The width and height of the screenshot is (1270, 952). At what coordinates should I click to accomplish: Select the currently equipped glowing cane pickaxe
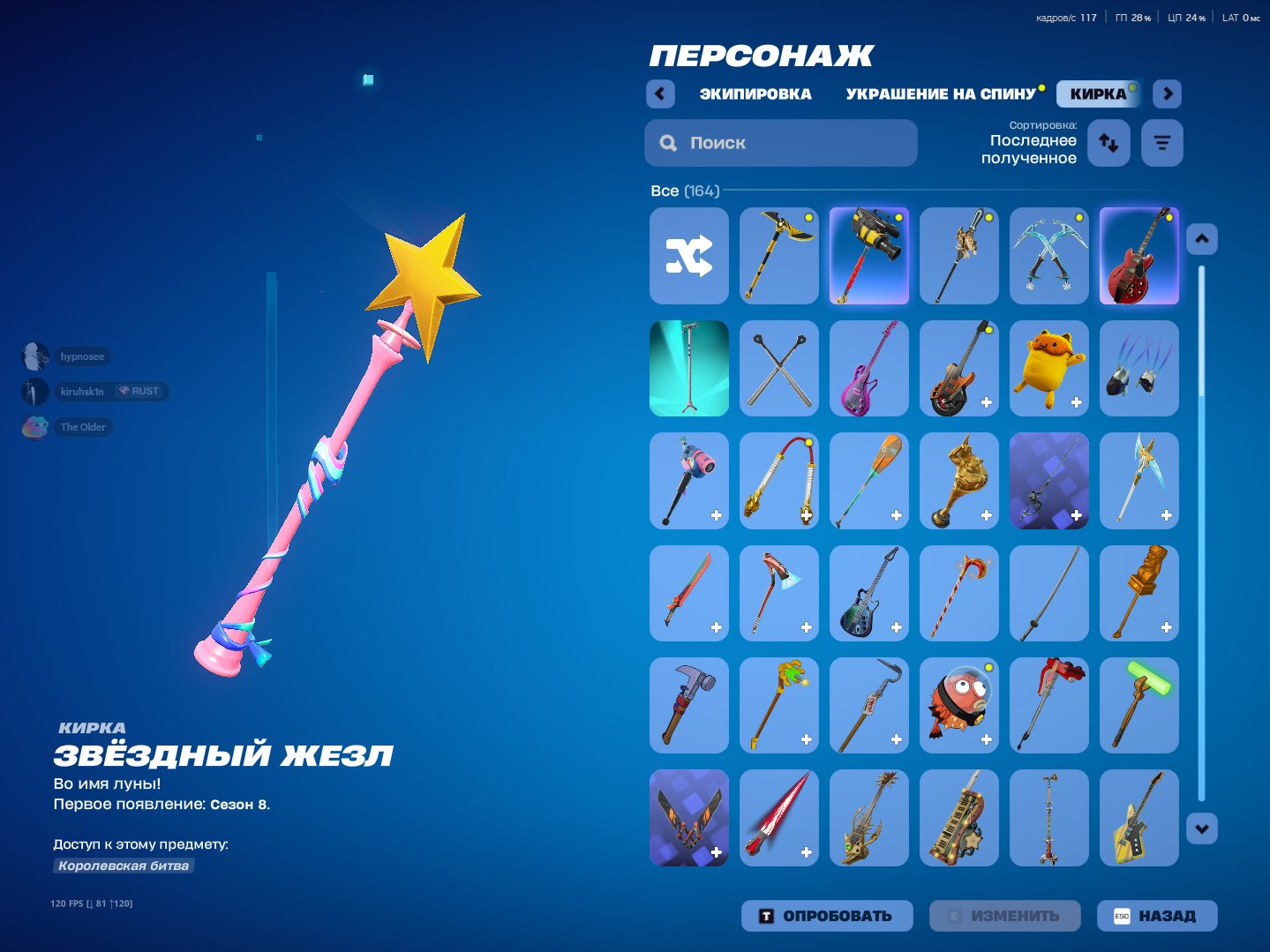(x=688, y=368)
